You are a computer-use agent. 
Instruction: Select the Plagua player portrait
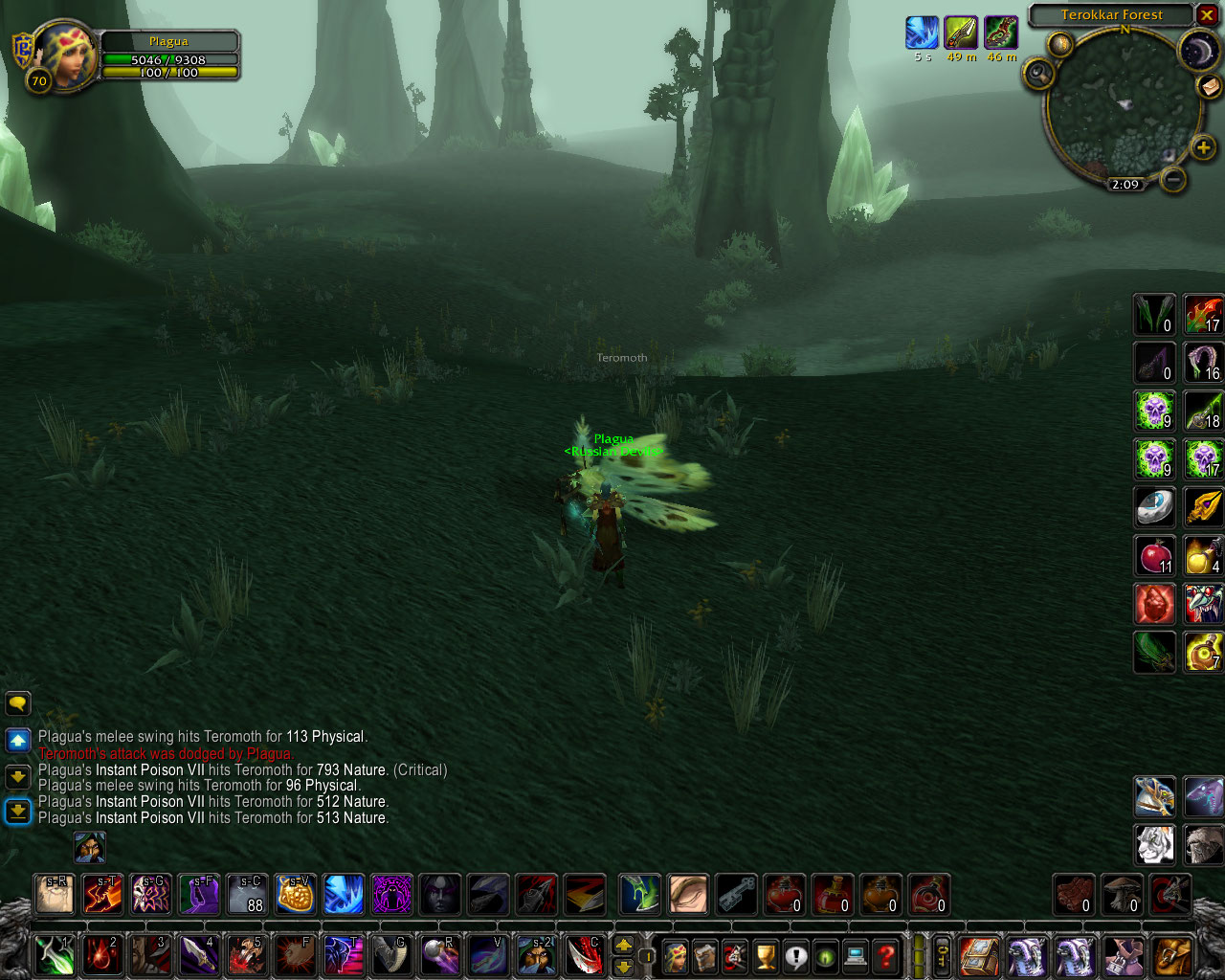tap(63, 56)
